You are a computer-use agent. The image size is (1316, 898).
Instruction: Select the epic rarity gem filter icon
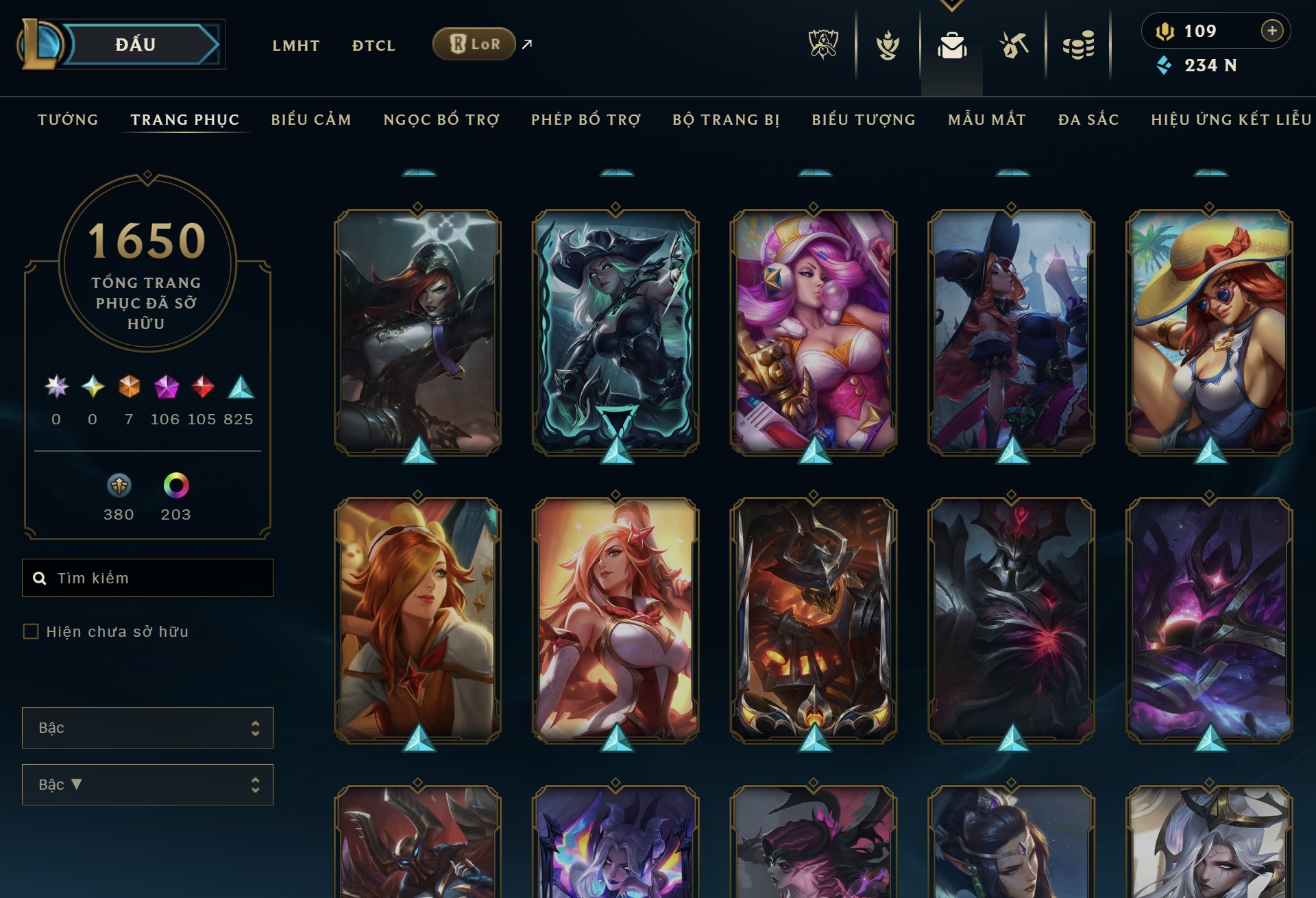click(x=167, y=386)
